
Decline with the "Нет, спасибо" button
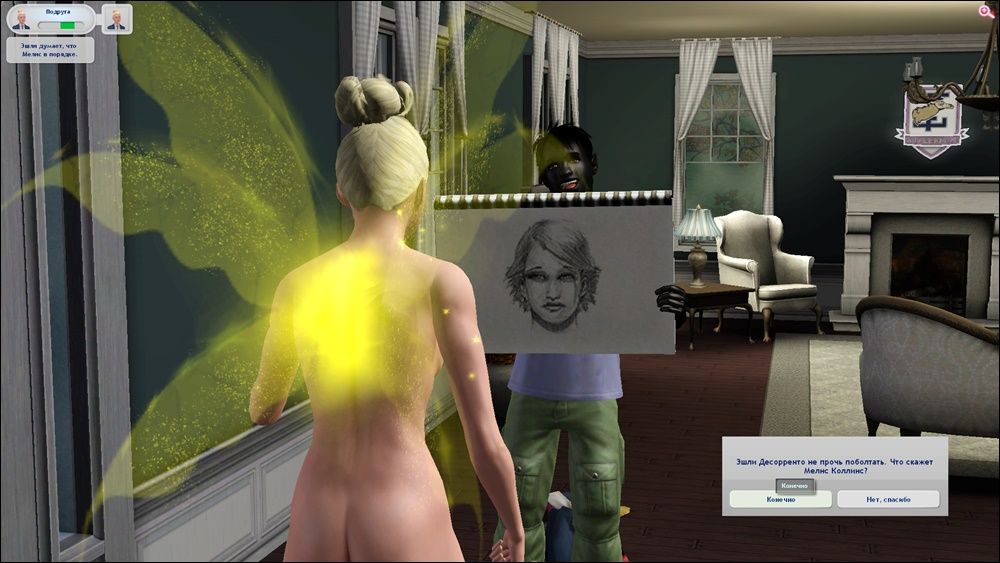point(888,499)
